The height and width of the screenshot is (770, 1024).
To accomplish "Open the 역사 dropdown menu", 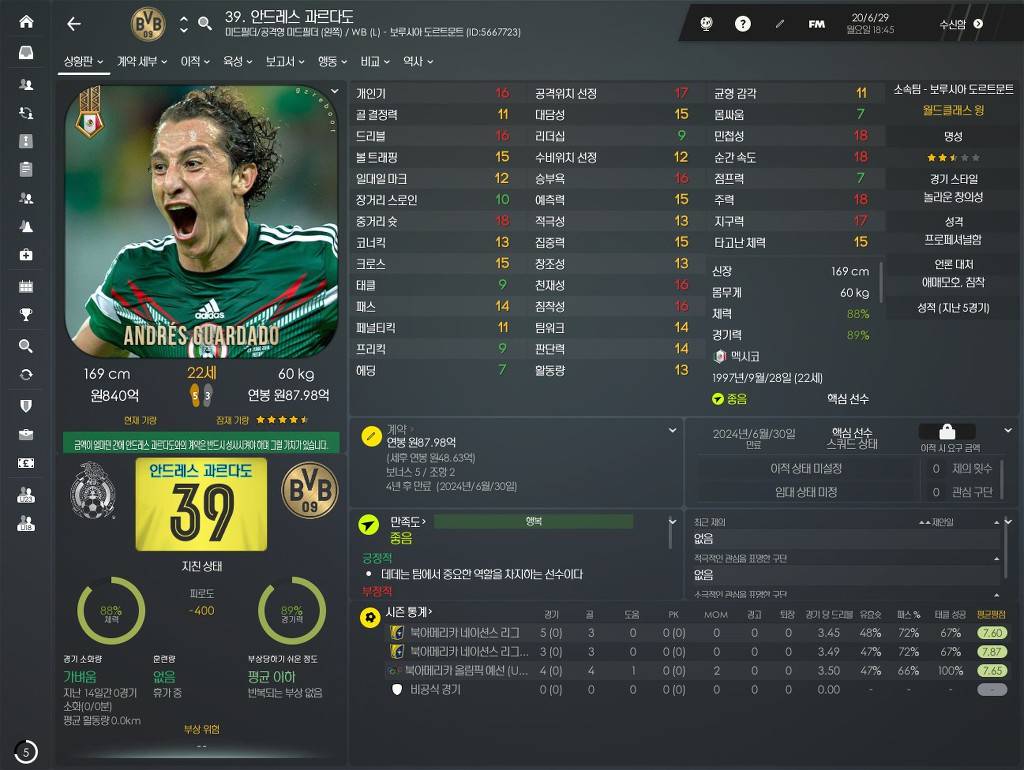I will pyautogui.click(x=417, y=62).
